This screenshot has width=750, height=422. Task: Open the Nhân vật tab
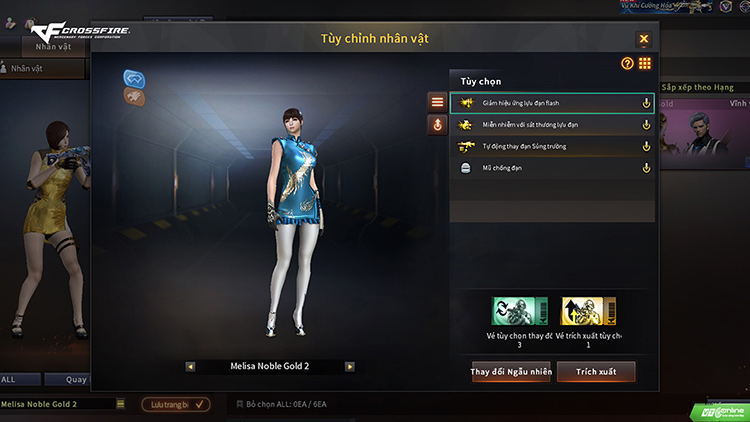click(52, 46)
